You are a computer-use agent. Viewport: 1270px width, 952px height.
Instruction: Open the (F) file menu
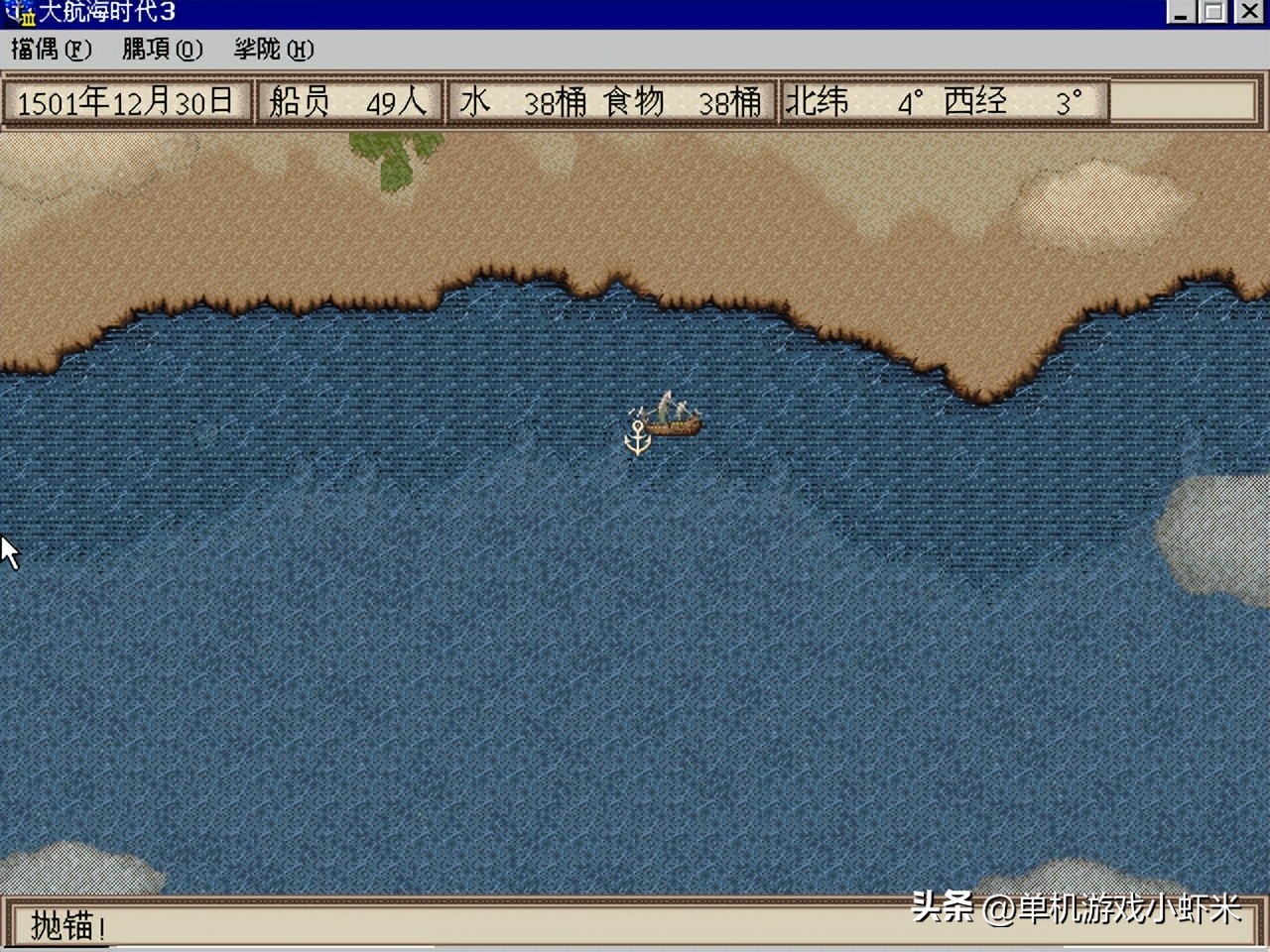pyautogui.click(x=51, y=49)
